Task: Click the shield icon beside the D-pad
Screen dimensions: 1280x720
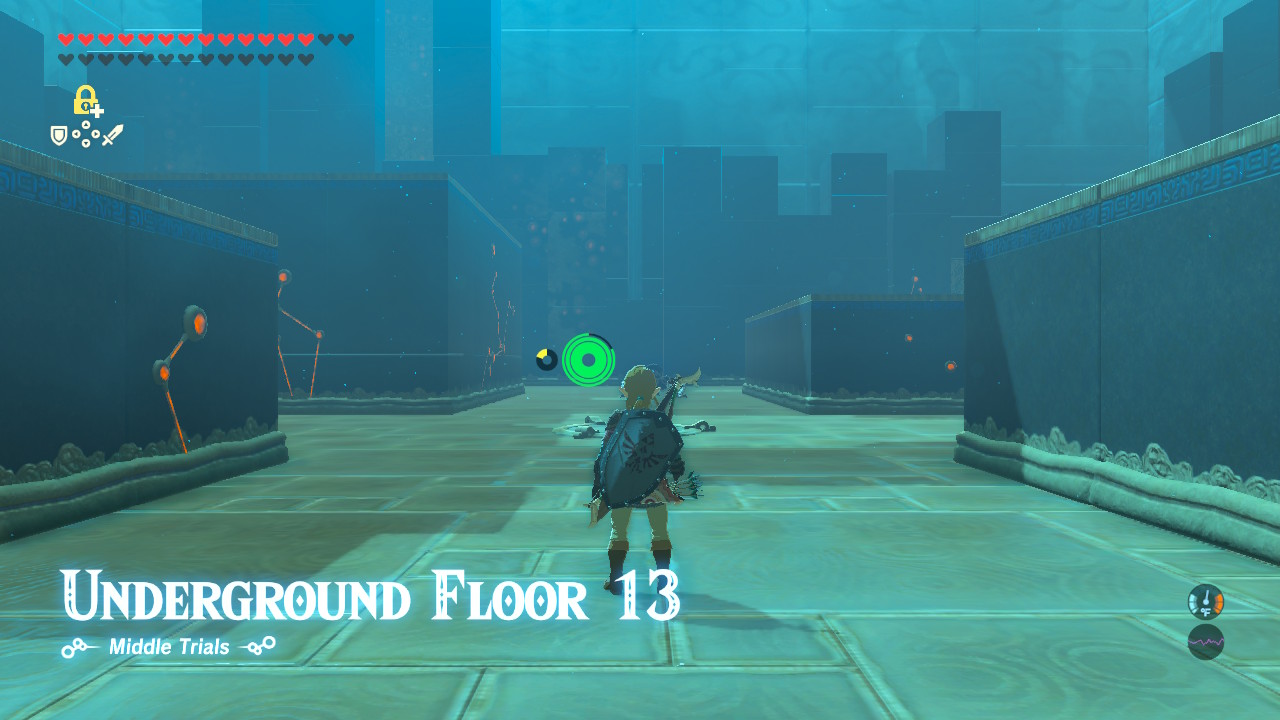Action: 59,136
